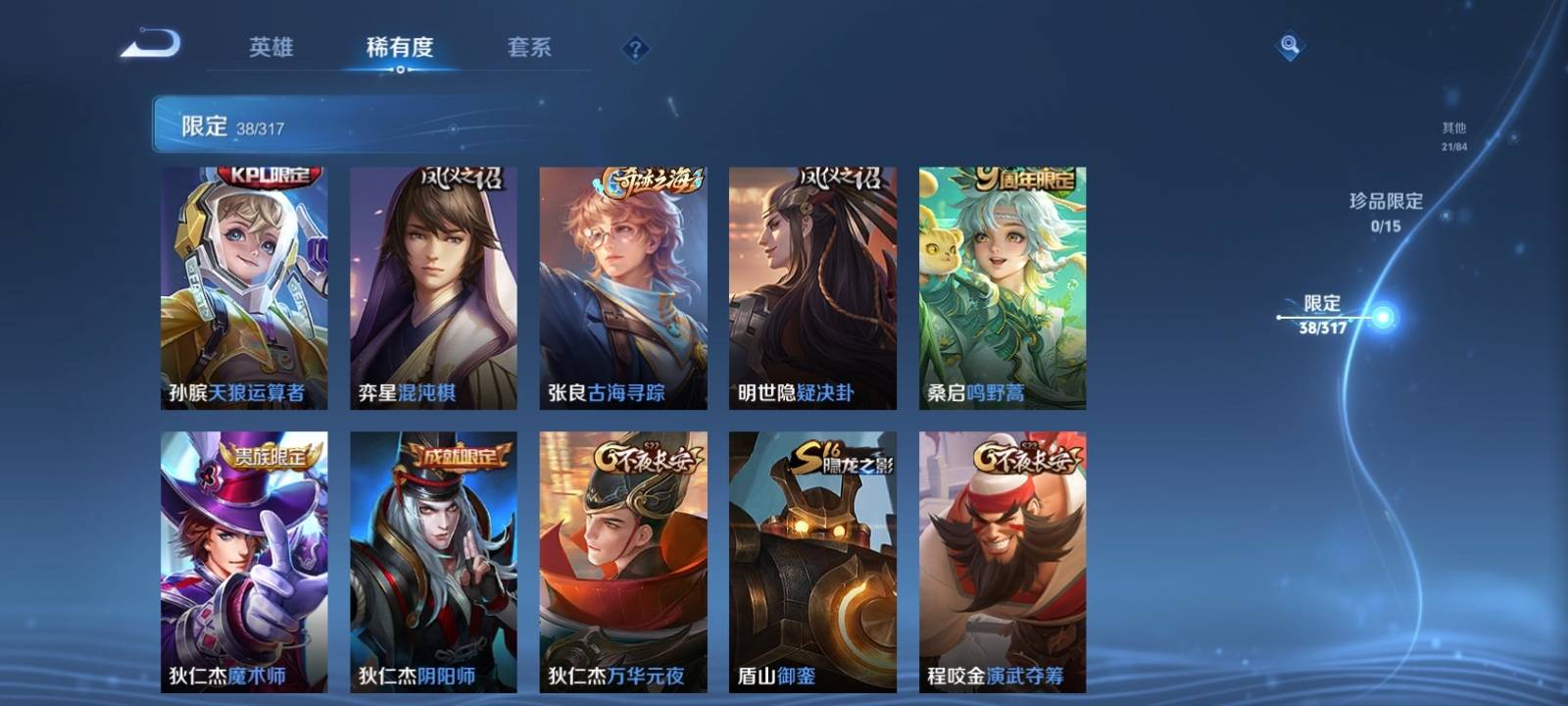Select the 狄仁杰 魔术师 skin card

pyautogui.click(x=244, y=561)
